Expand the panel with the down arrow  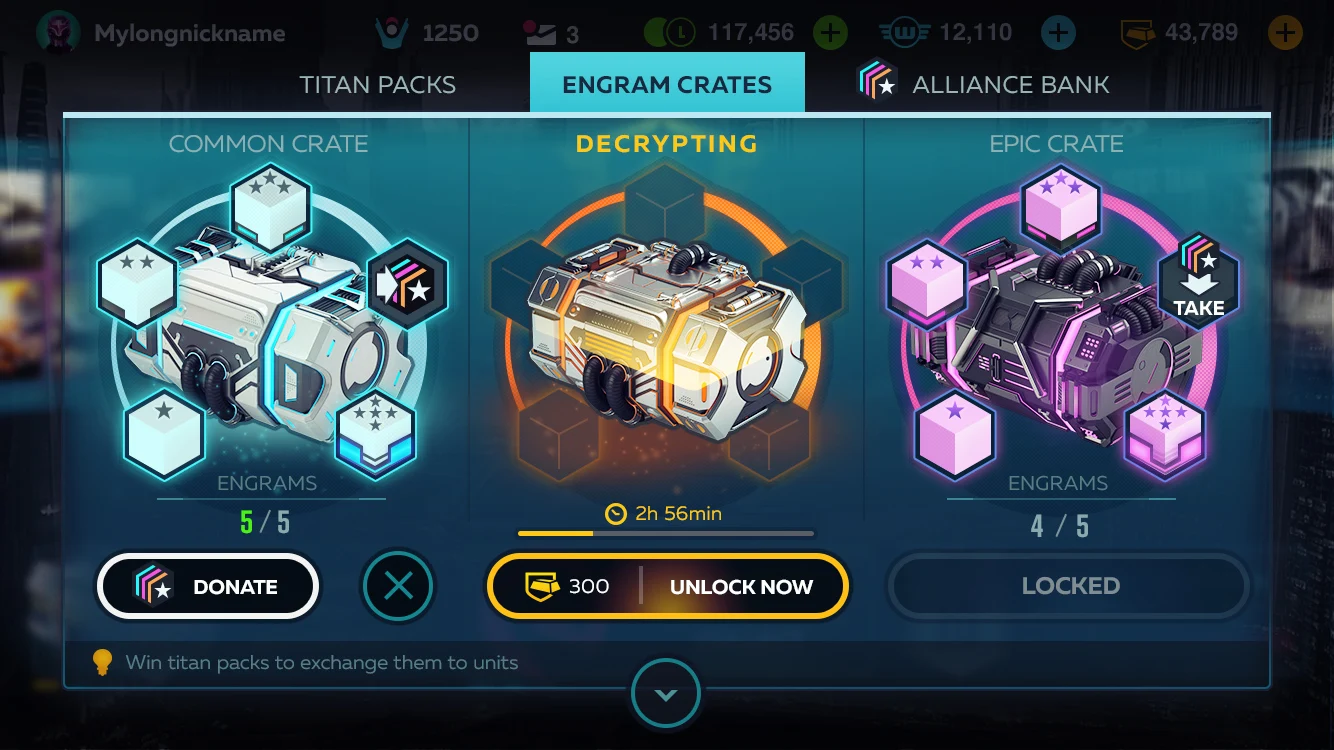[x=666, y=694]
